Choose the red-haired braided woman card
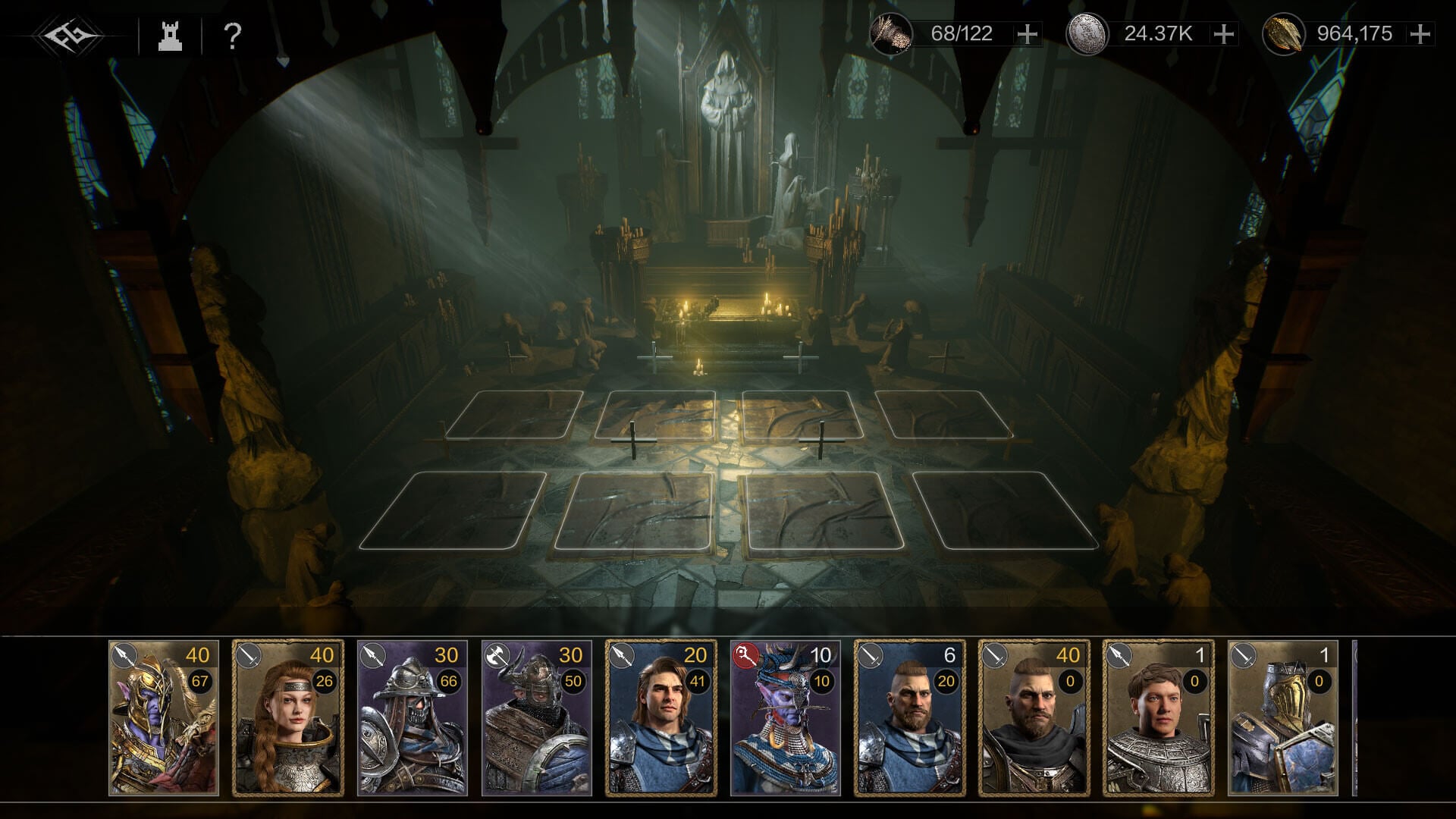 (x=287, y=717)
